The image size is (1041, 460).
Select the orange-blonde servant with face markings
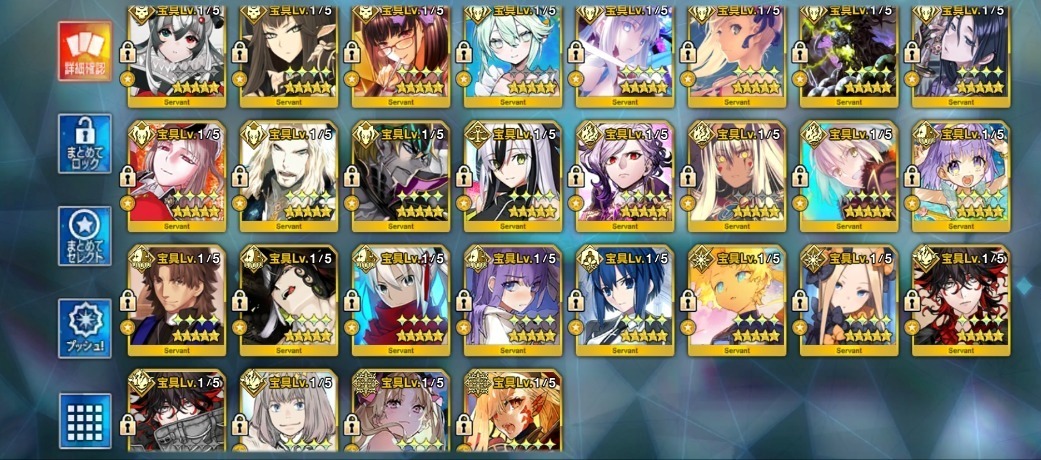[x=513, y=415]
